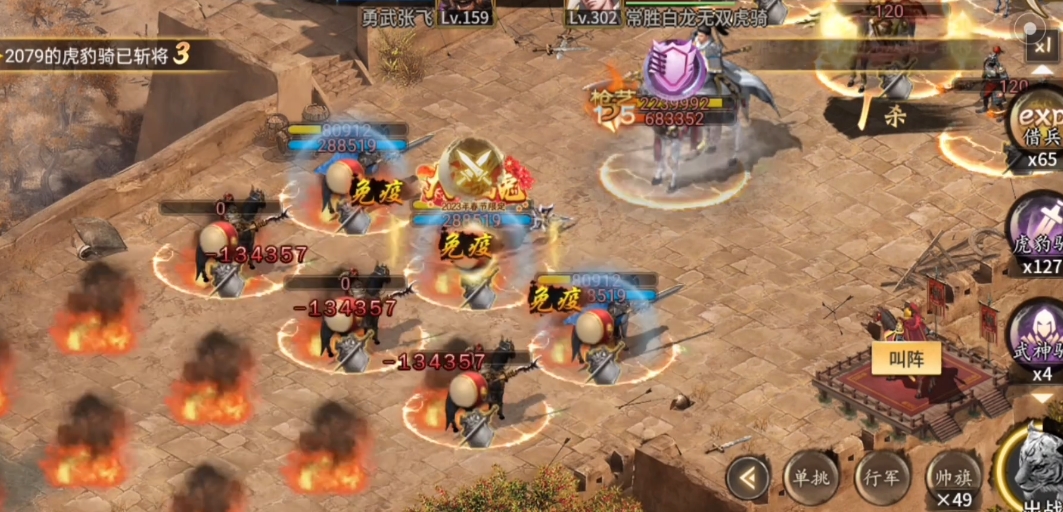
Task: Start a duel with 单挑
Action: click(x=811, y=478)
